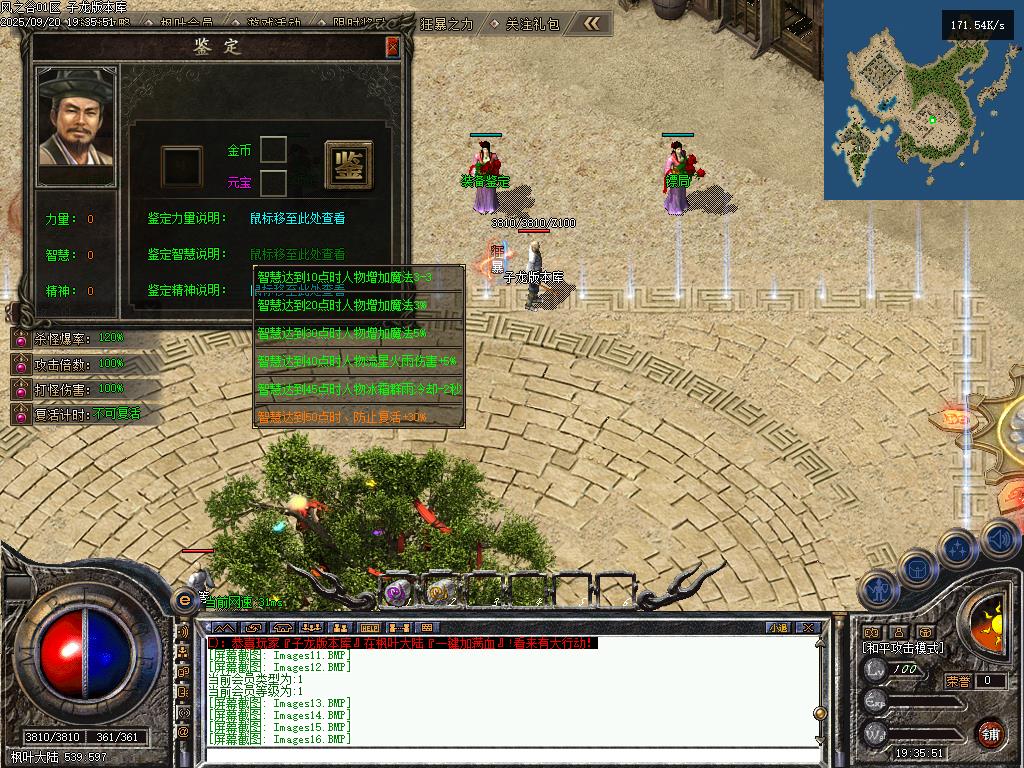The width and height of the screenshot is (1024, 768).
Task: Click the round orange 'e' button
Action: point(184,599)
